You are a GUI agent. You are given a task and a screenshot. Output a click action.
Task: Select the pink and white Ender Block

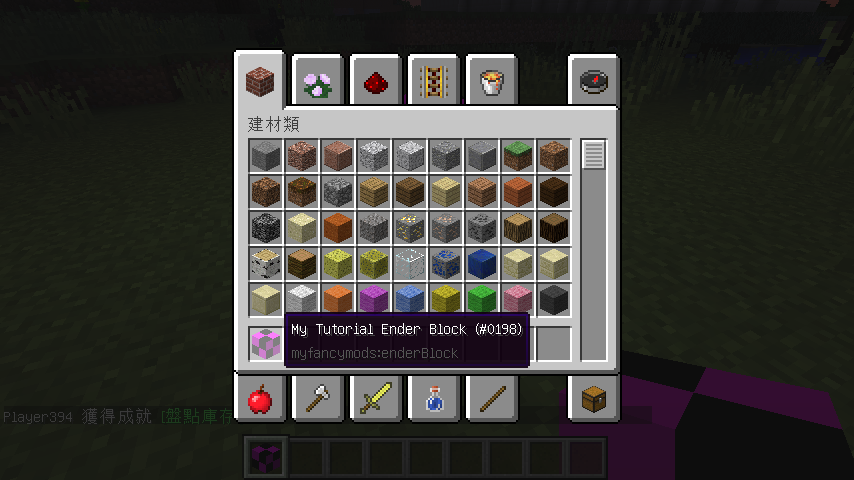click(266, 343)
